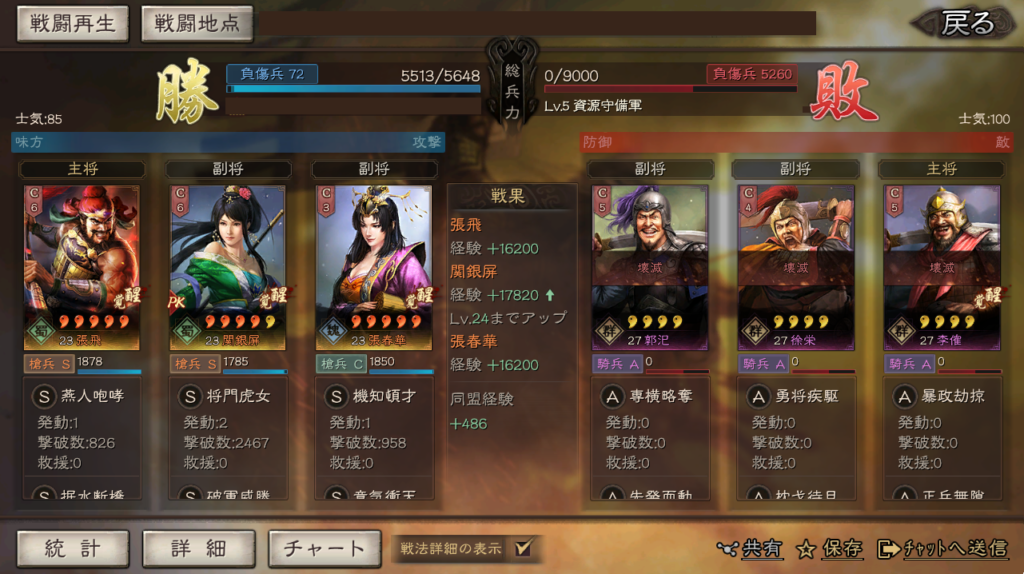Viewport: 1024px width, 574px height.
Task: Save the report with 保存
Action: tap(830, 548)
